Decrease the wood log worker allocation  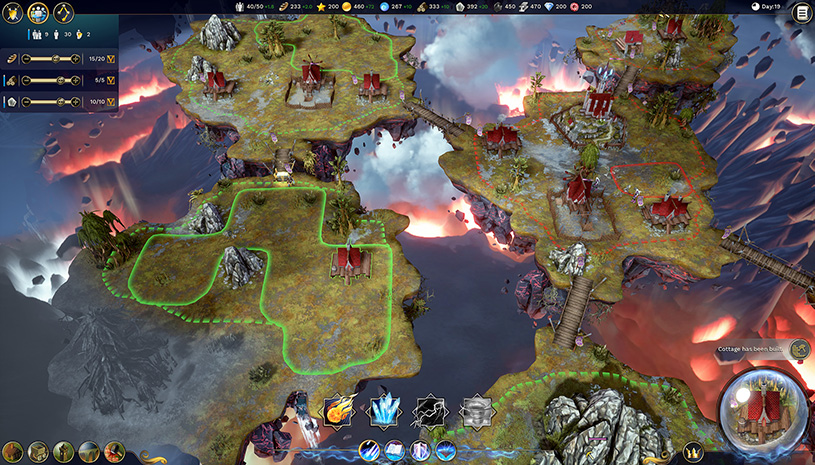click(x=27, y=80)
